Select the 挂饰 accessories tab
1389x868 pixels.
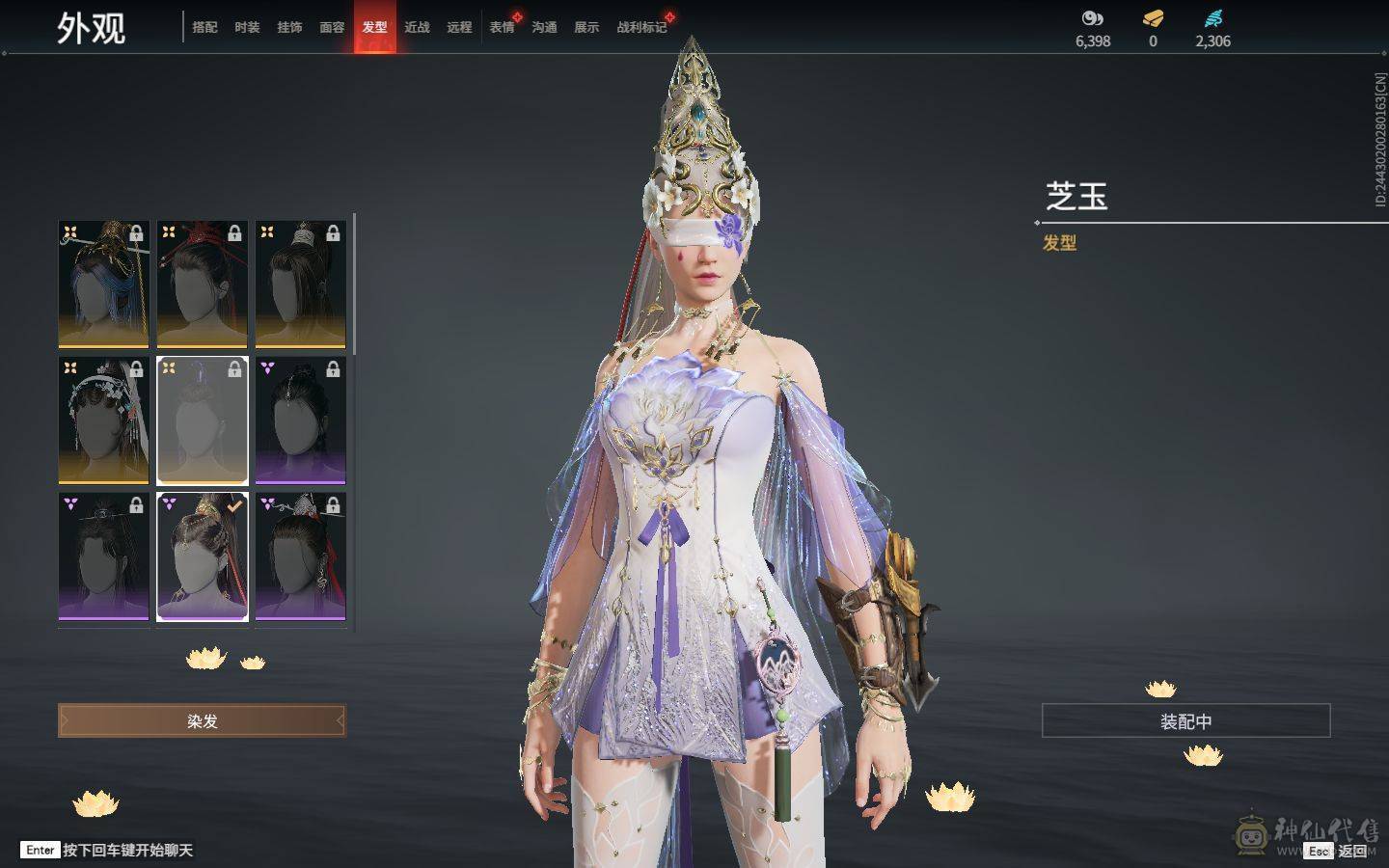pyautogui.click(x=289, y=27)
